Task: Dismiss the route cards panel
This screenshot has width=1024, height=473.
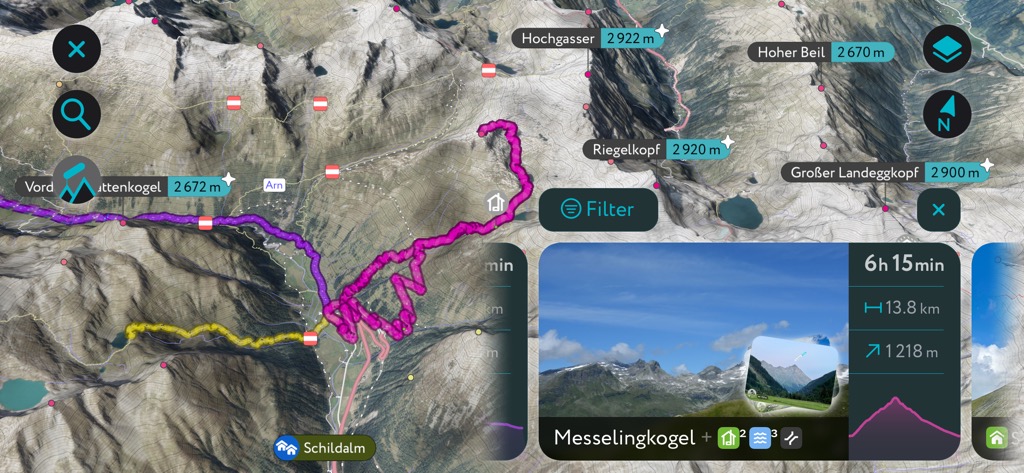Action: [938, 210]
